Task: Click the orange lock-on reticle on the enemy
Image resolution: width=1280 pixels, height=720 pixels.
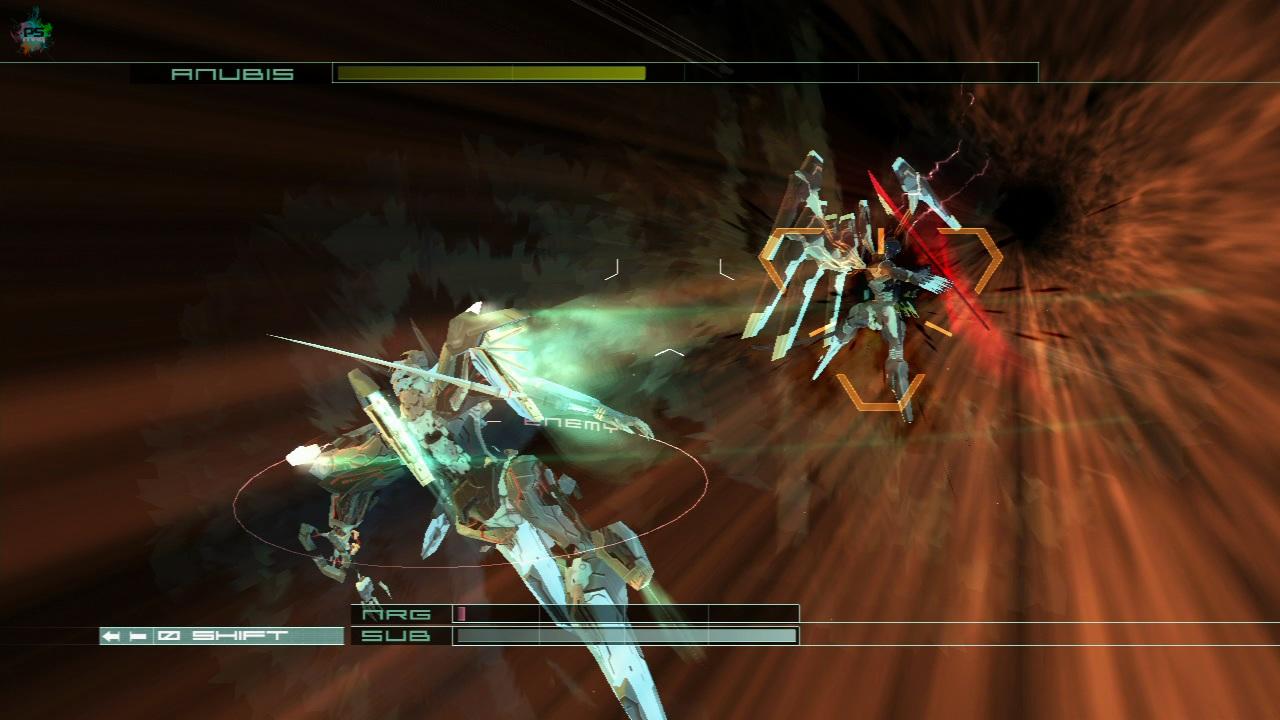Action: pos(880,318)
